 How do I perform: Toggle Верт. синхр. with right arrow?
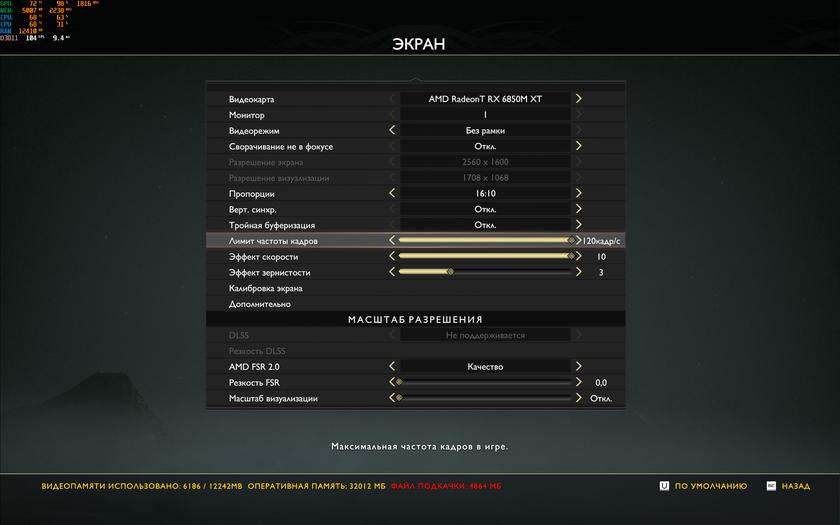coord(578,209)
